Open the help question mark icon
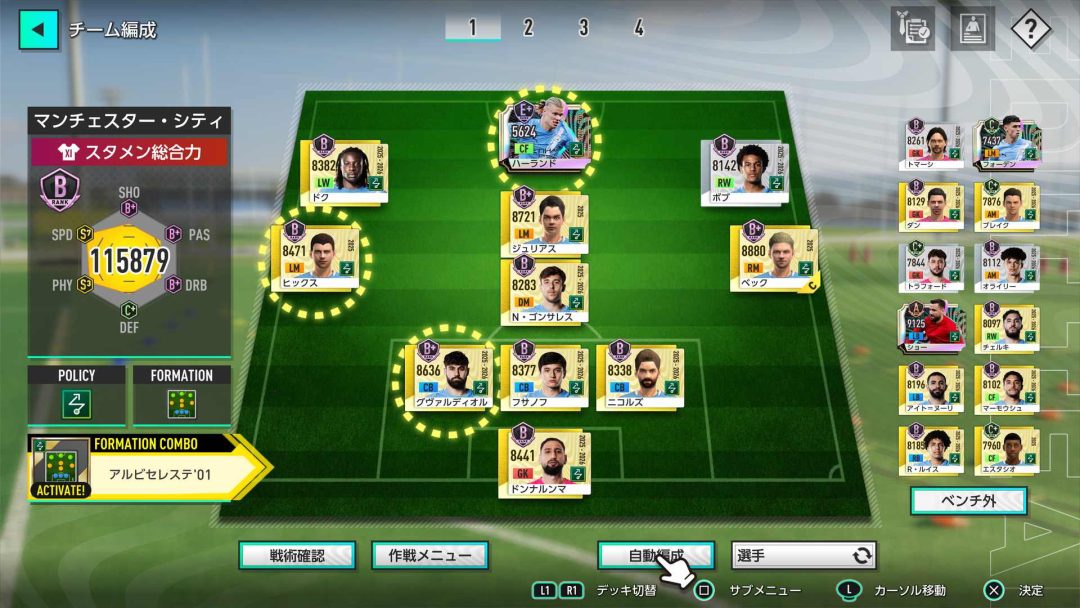Screen dimensions: 1080x608 click(x=1030, y=29)
